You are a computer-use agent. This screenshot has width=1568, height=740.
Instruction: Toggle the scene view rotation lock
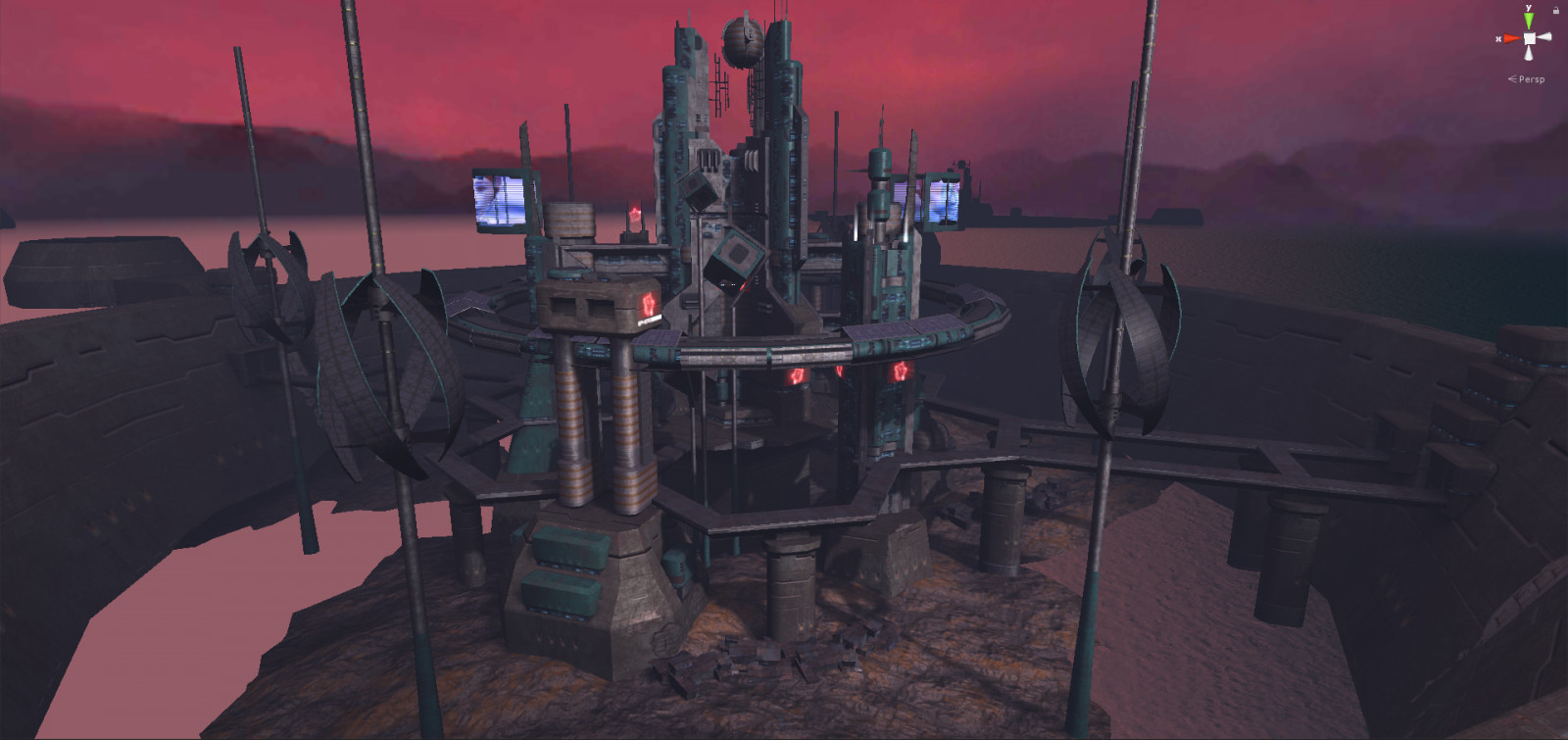point(1556,10)
